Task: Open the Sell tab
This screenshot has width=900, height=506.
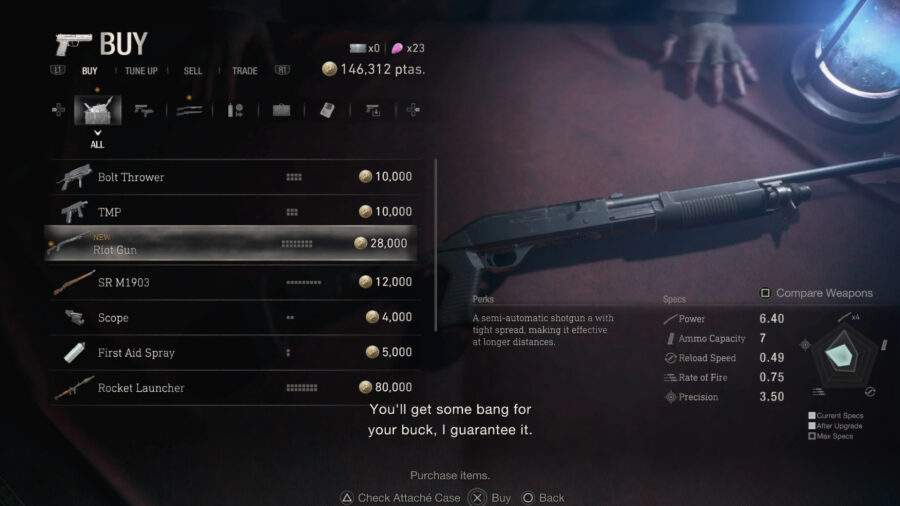Action: (x=192, y=71)
